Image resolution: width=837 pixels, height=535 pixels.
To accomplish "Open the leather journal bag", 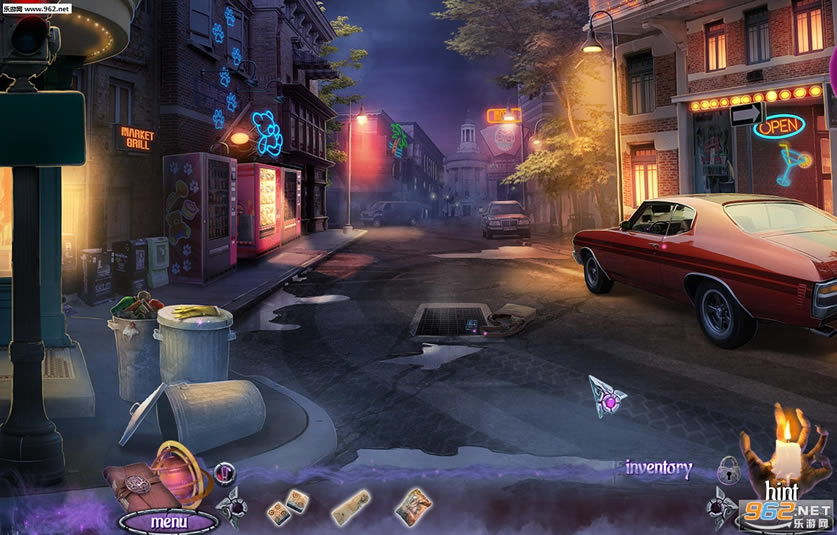I will coord(133,479).
